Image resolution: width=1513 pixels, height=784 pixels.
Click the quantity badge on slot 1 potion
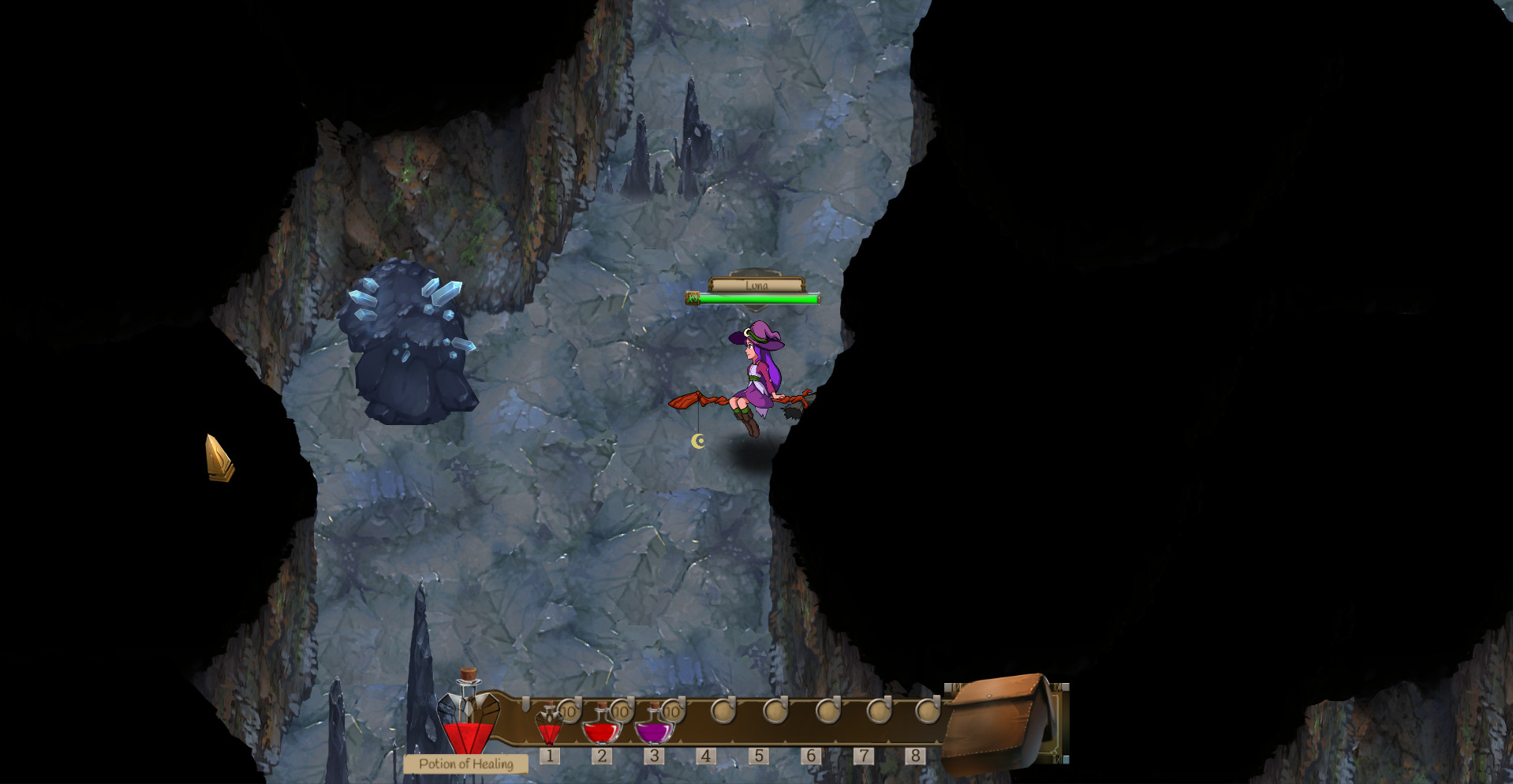coord(569,712)
